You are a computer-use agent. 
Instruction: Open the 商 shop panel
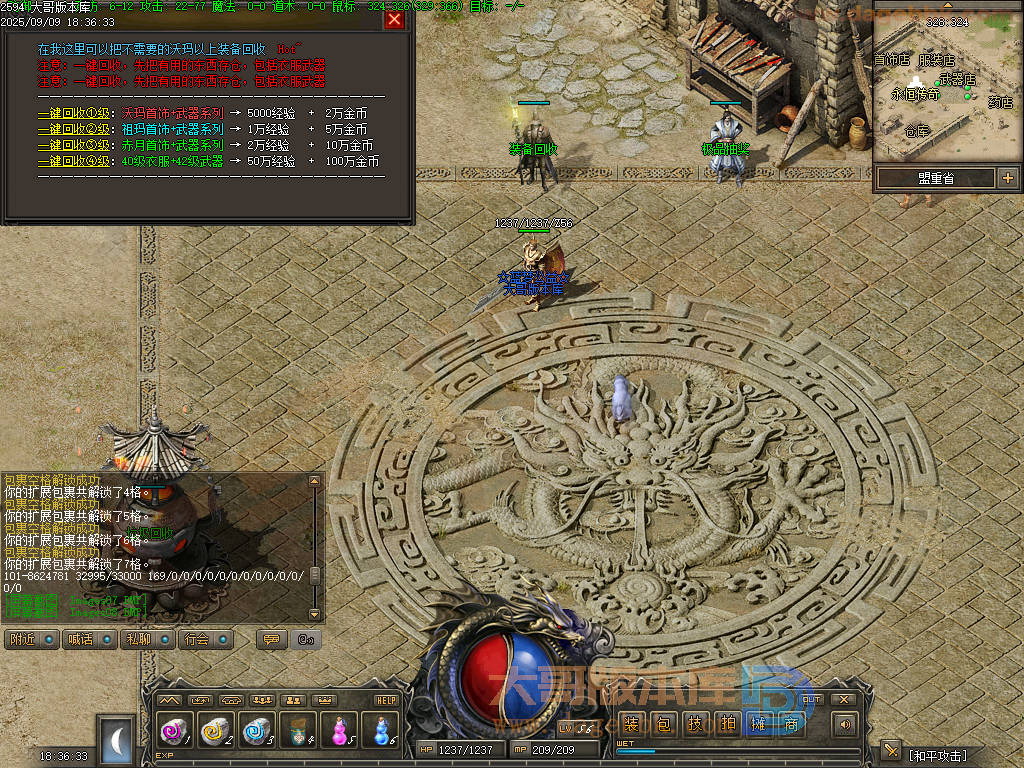(x=792, y=724)
